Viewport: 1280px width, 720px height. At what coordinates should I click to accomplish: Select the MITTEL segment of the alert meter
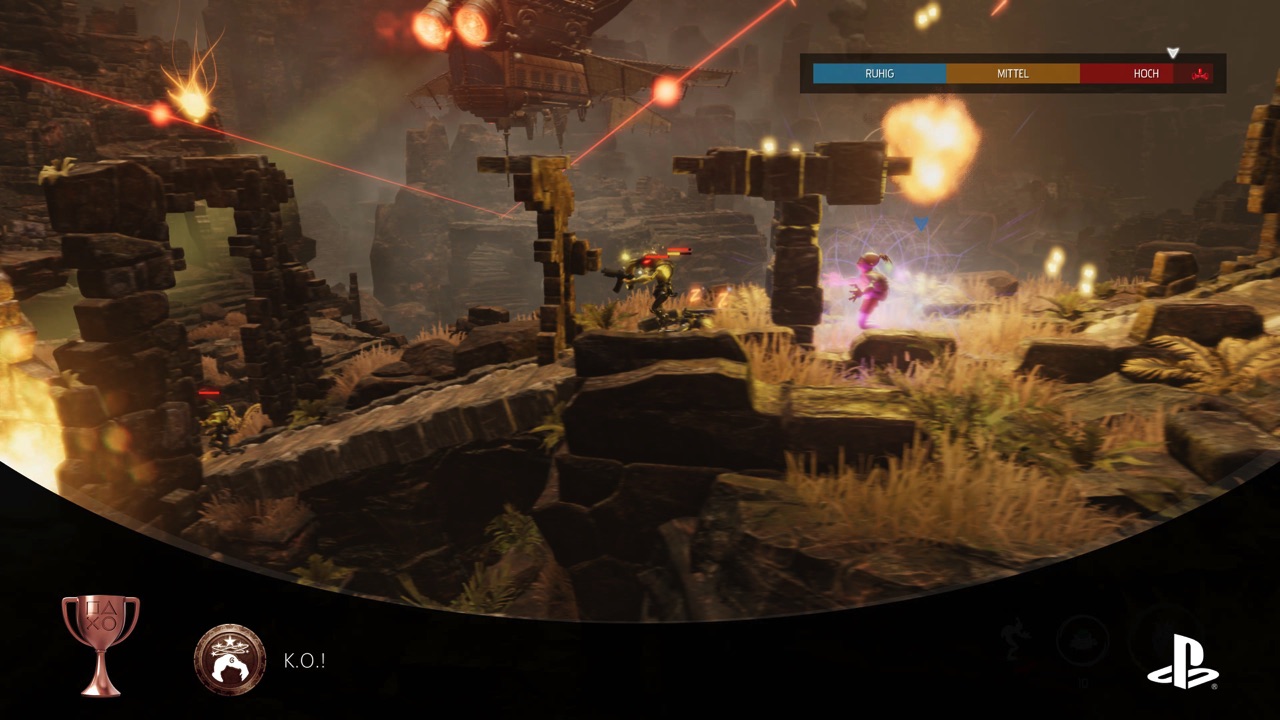[x=1012, y=73]
